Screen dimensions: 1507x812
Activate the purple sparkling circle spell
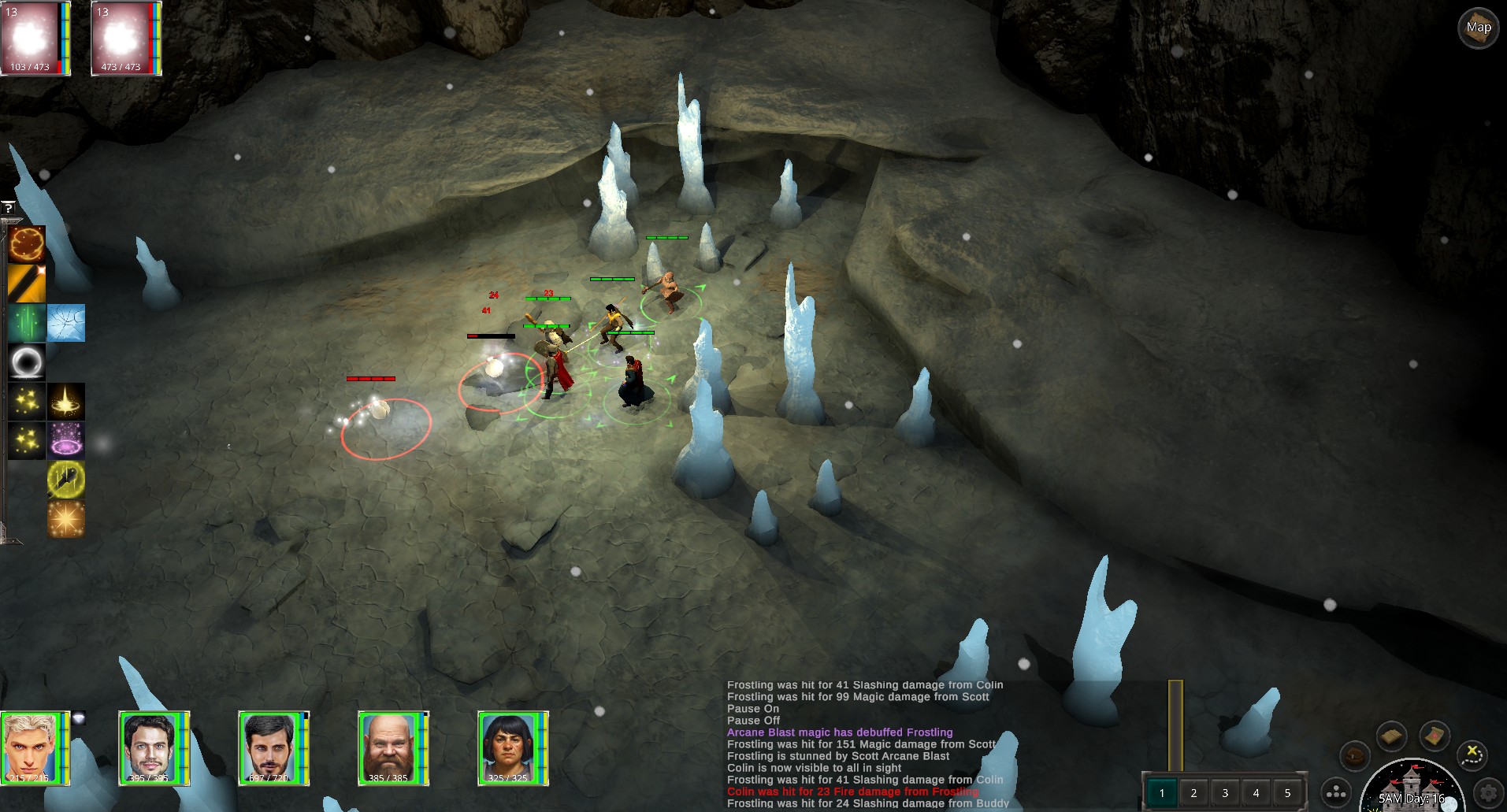(66, 440)
